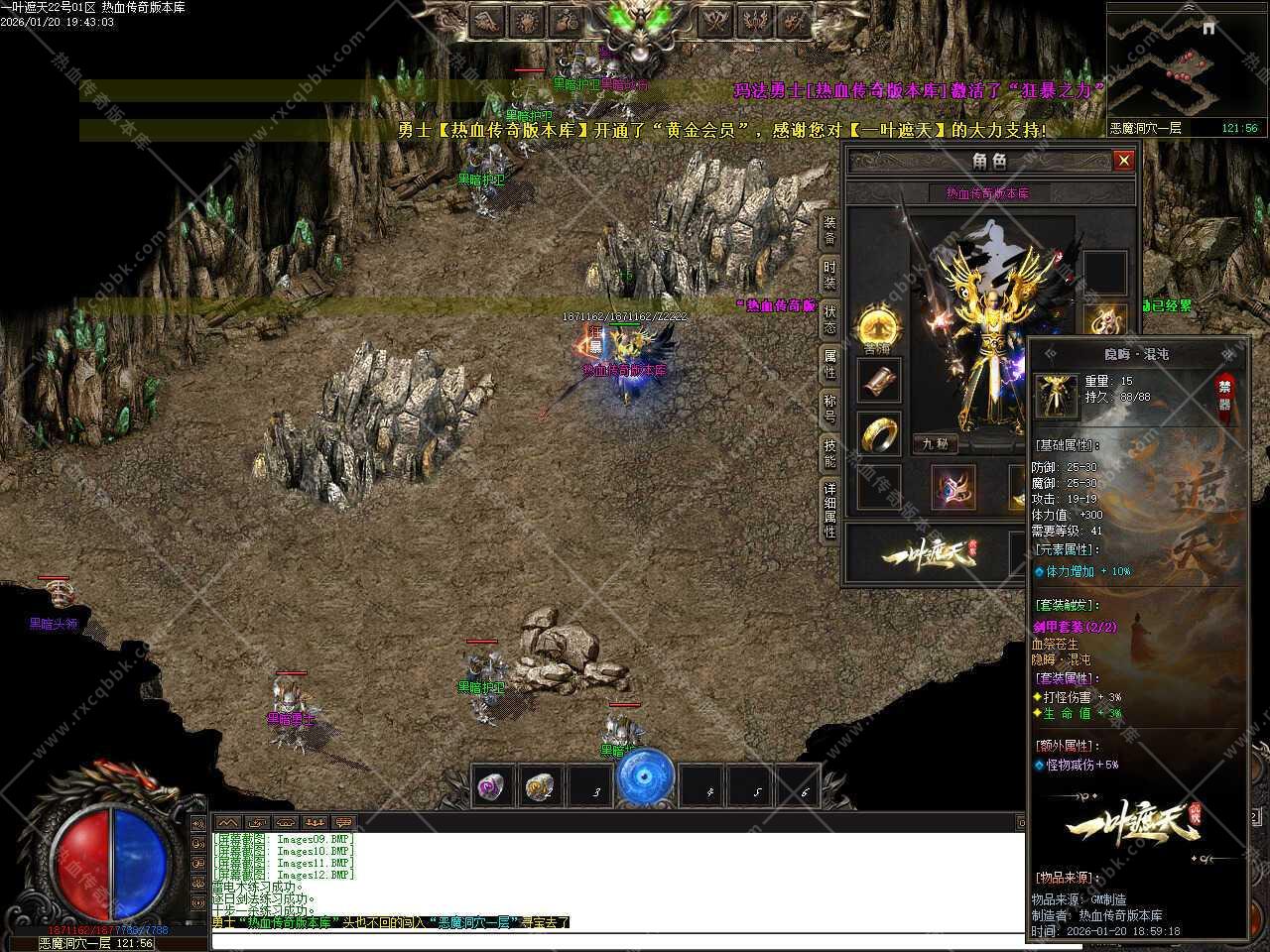Select the 属性 attributes tab
The image size is (1270, 952).
(829, 364)
